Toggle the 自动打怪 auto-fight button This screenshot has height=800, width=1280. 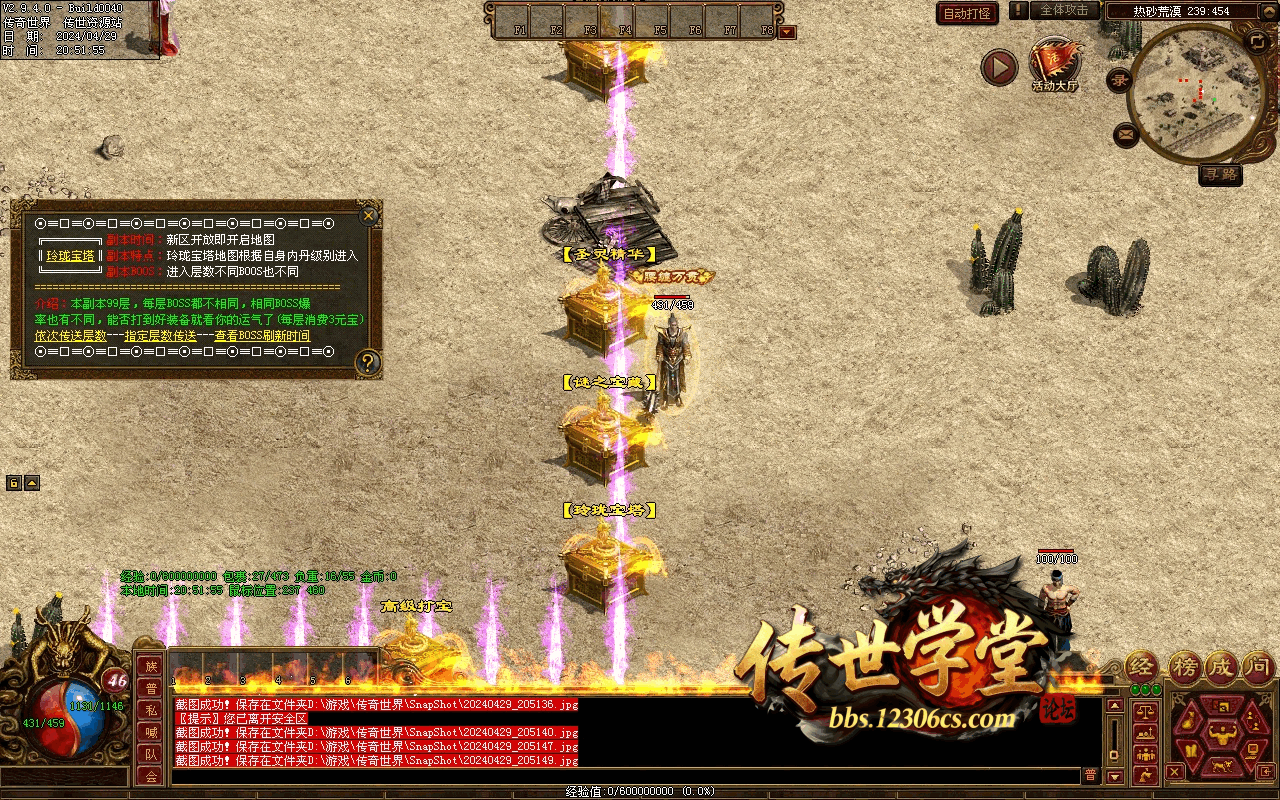pos(967,13)
